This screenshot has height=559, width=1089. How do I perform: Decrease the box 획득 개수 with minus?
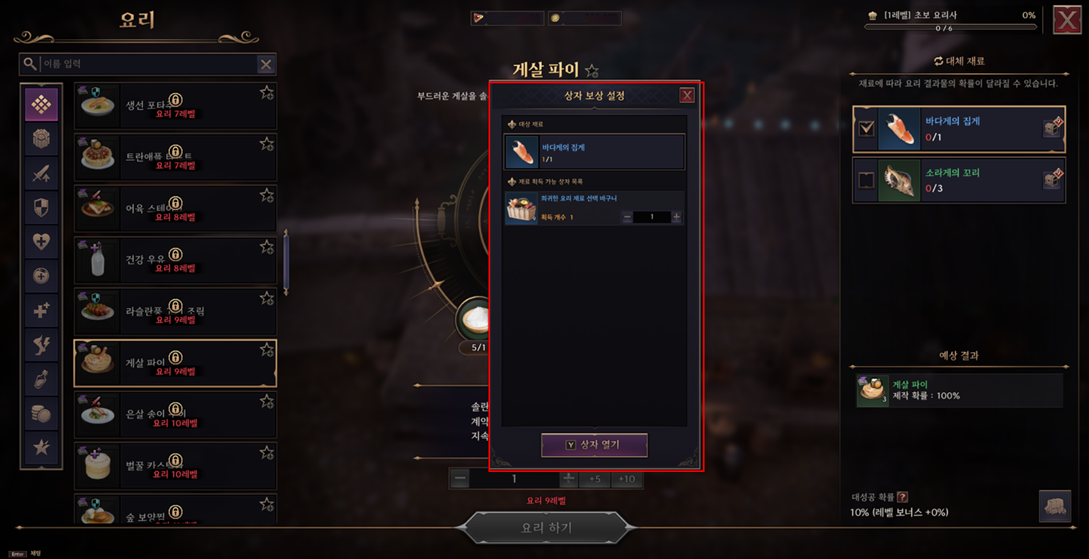[627, 217]
